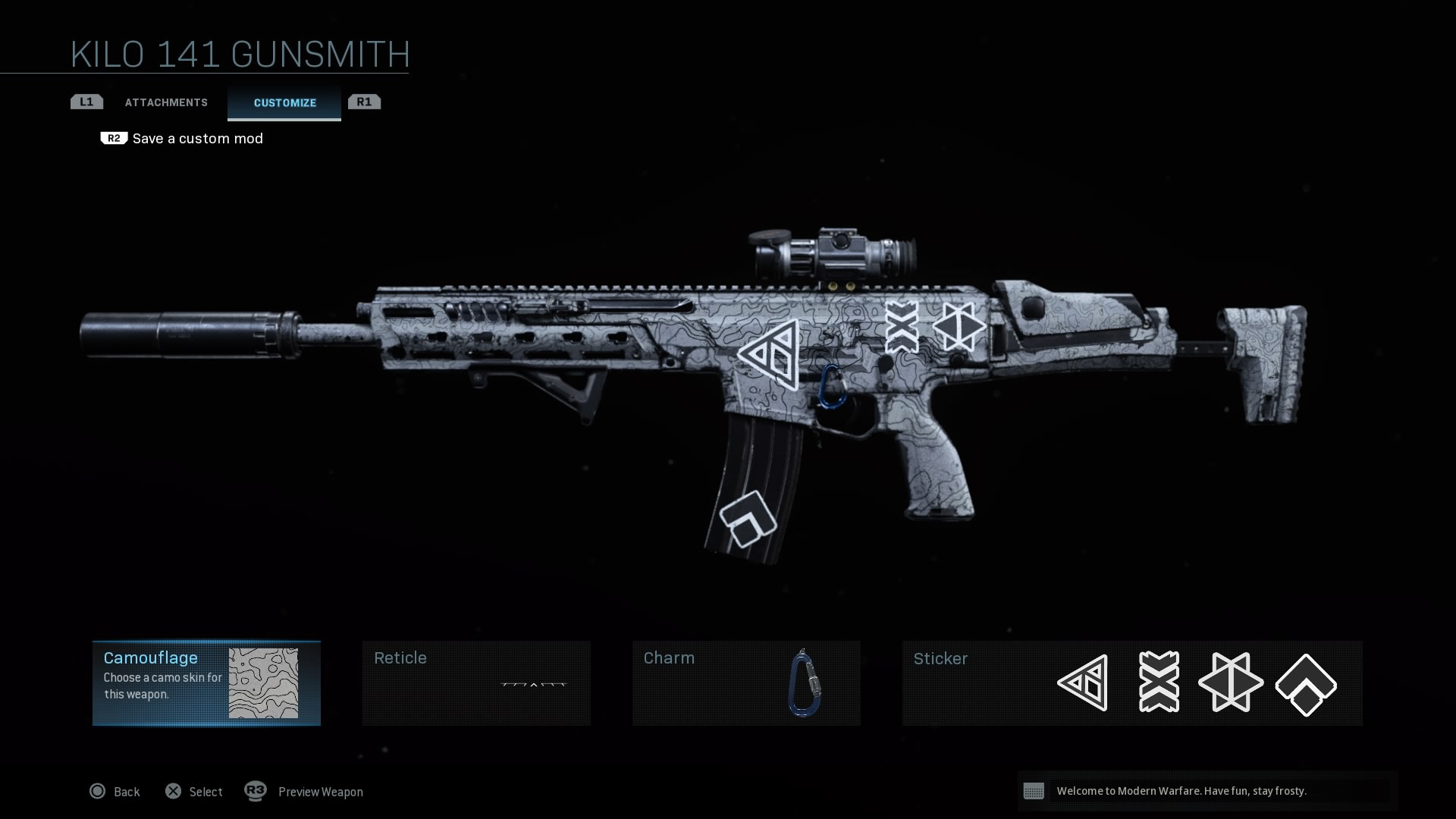
Task: Open the Charm selection panel
Action: (746, 683)
